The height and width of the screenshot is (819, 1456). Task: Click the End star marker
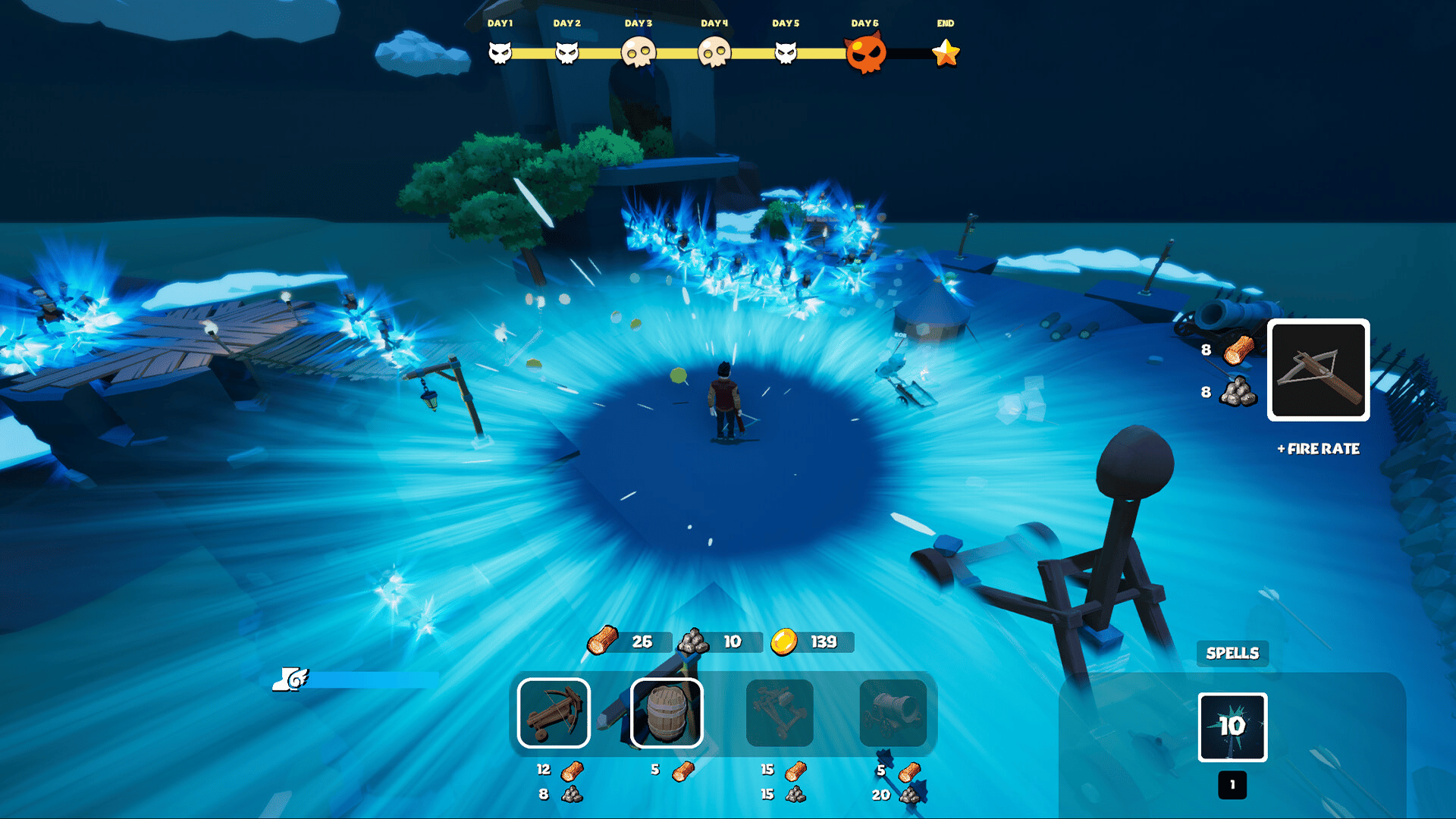pos(946,53)
